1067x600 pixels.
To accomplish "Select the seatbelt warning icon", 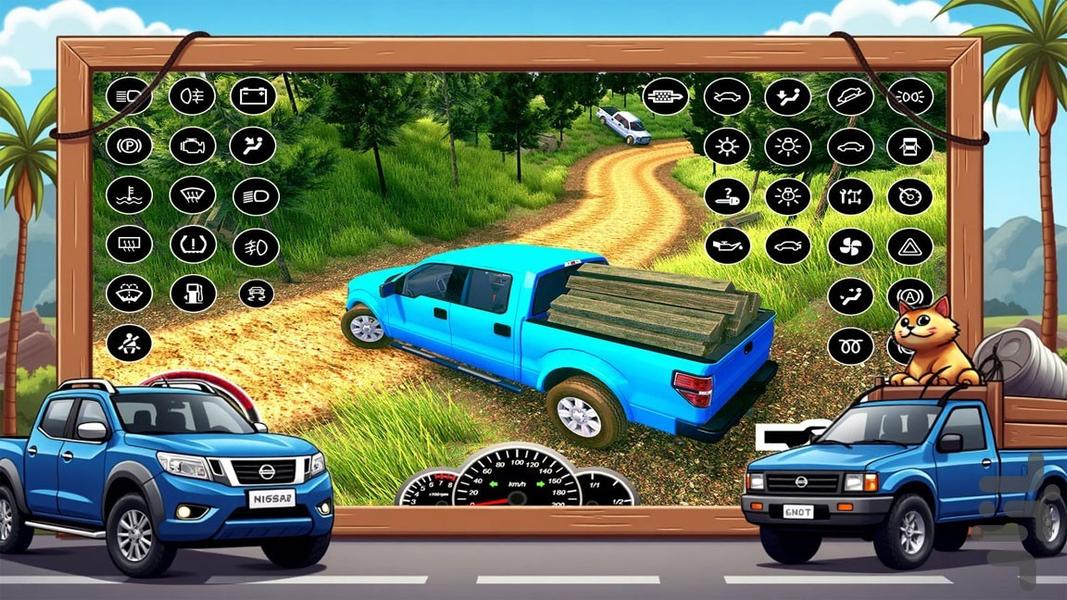I will 129,341.
